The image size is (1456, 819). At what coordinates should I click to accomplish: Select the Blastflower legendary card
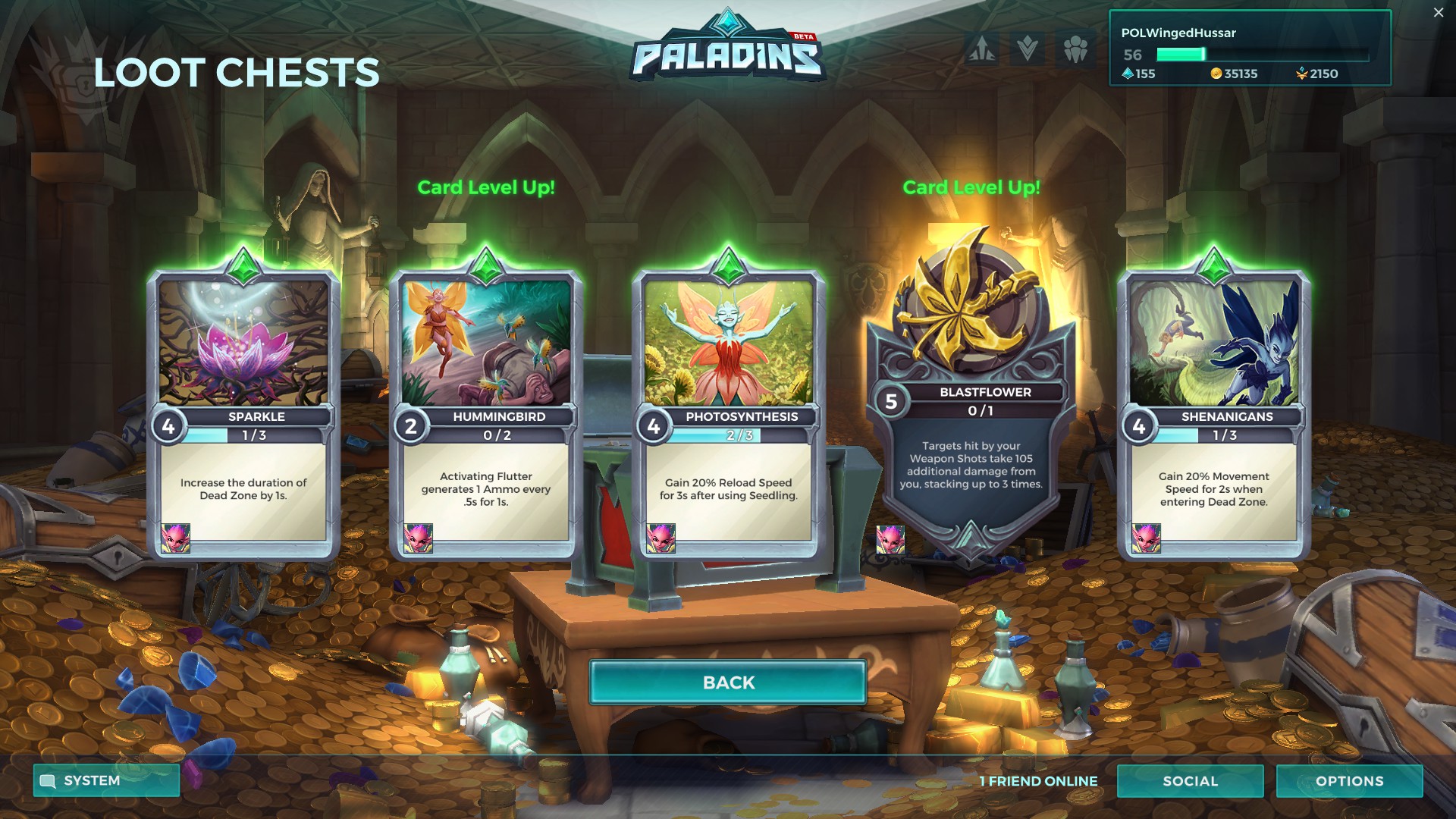(971, 394)
